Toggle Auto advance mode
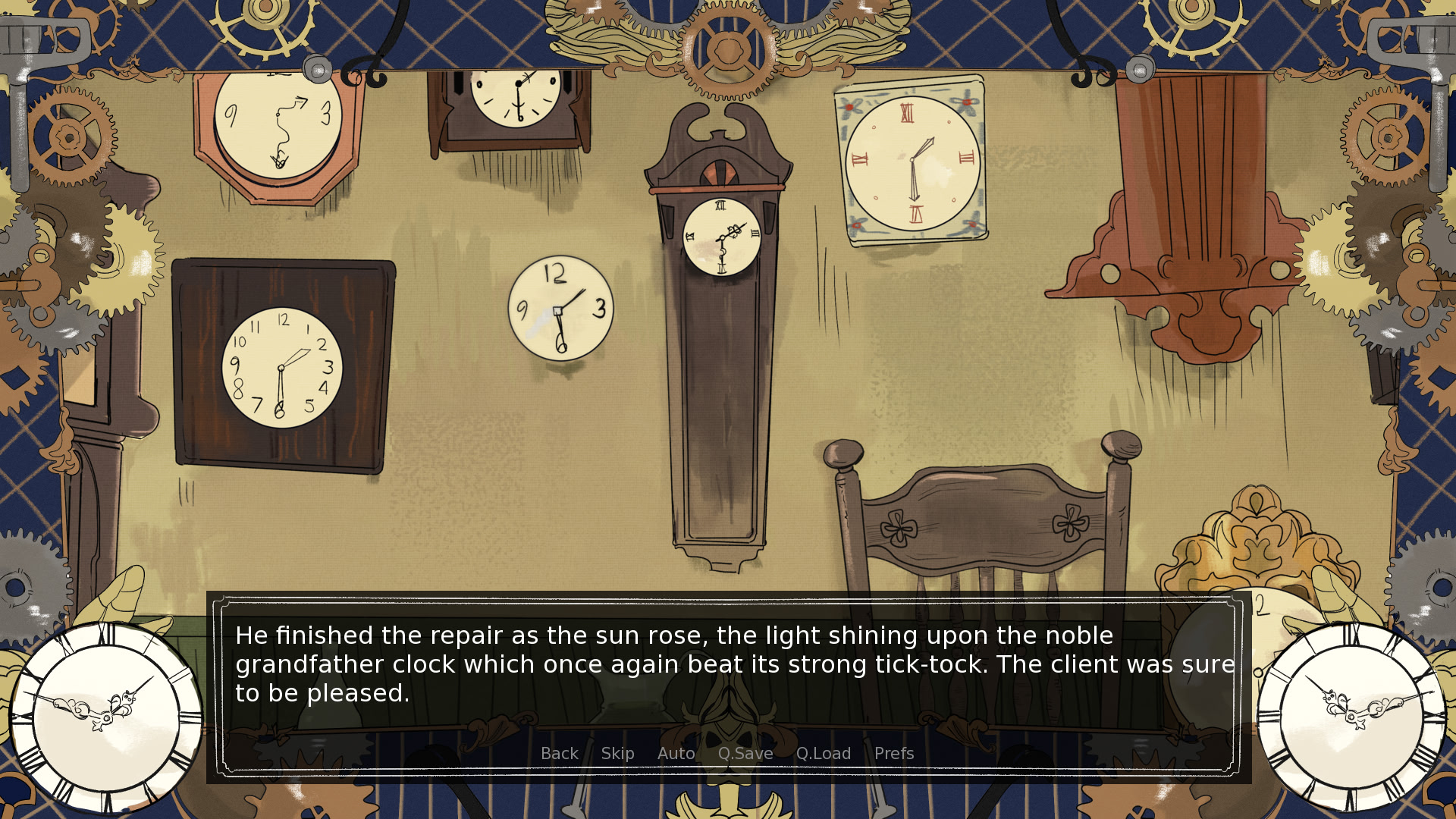 (x=676, y=754)
